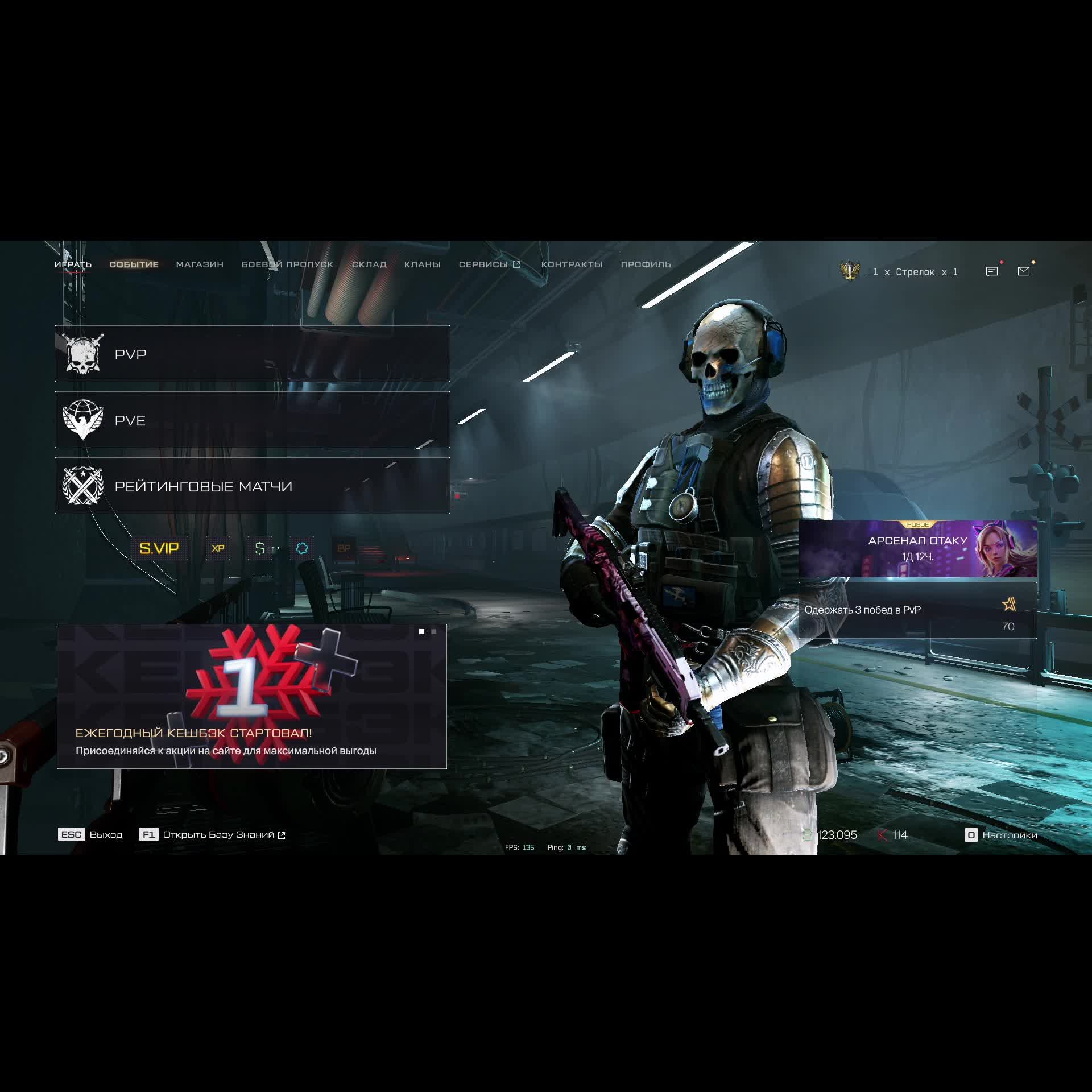Switch to the СКЛАД tab
Screen dimensions: 1092x1092
click(369, 264)
